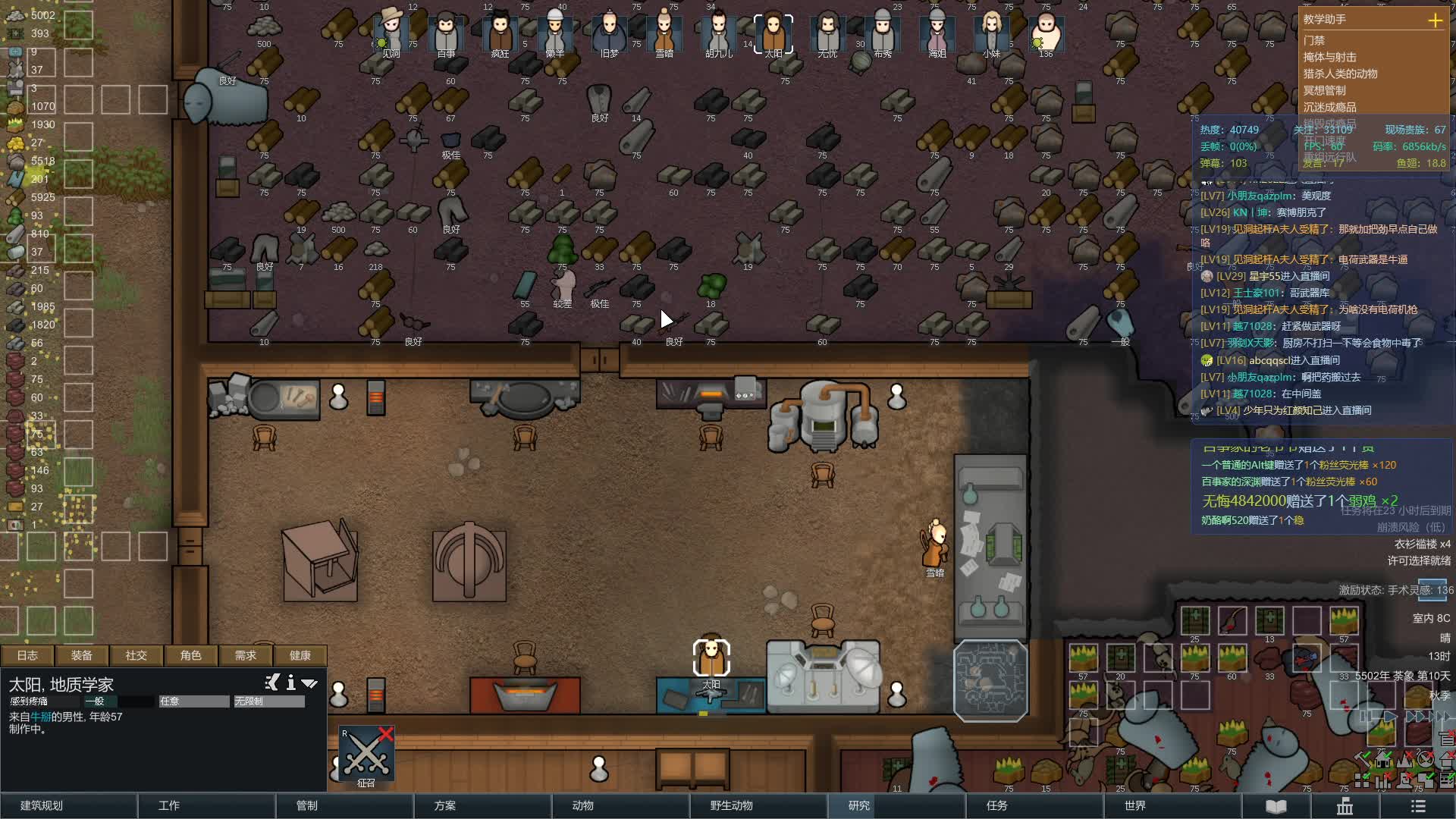1456x819 pixels.
Task: Open the 研究 research menu
Action: click(859, 805)
